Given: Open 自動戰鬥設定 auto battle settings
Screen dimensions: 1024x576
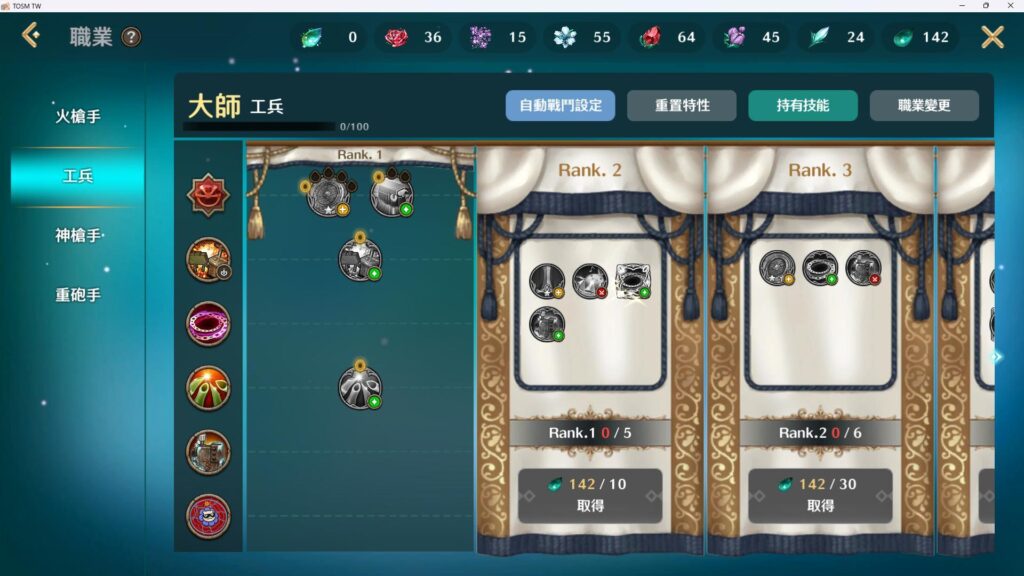Looking at the screenshot, I should (560, 105).
